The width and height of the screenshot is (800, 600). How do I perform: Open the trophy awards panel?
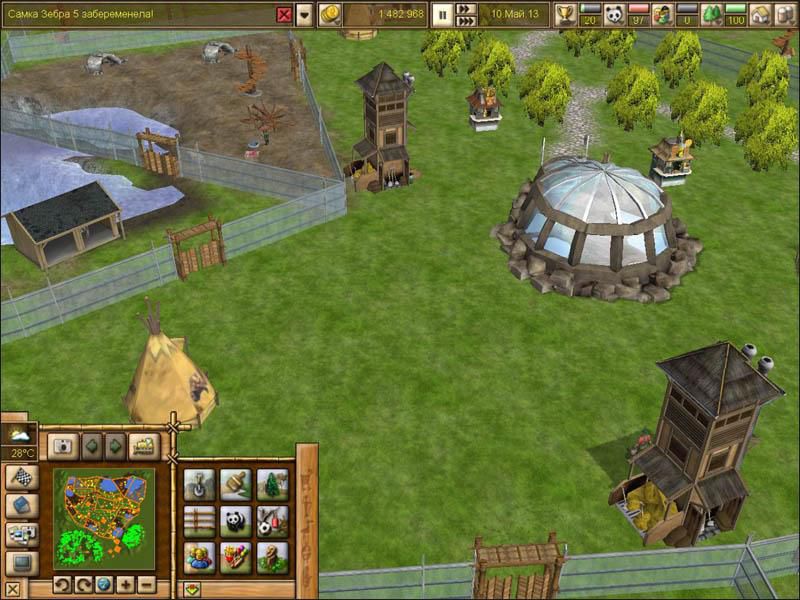point(566,14)
